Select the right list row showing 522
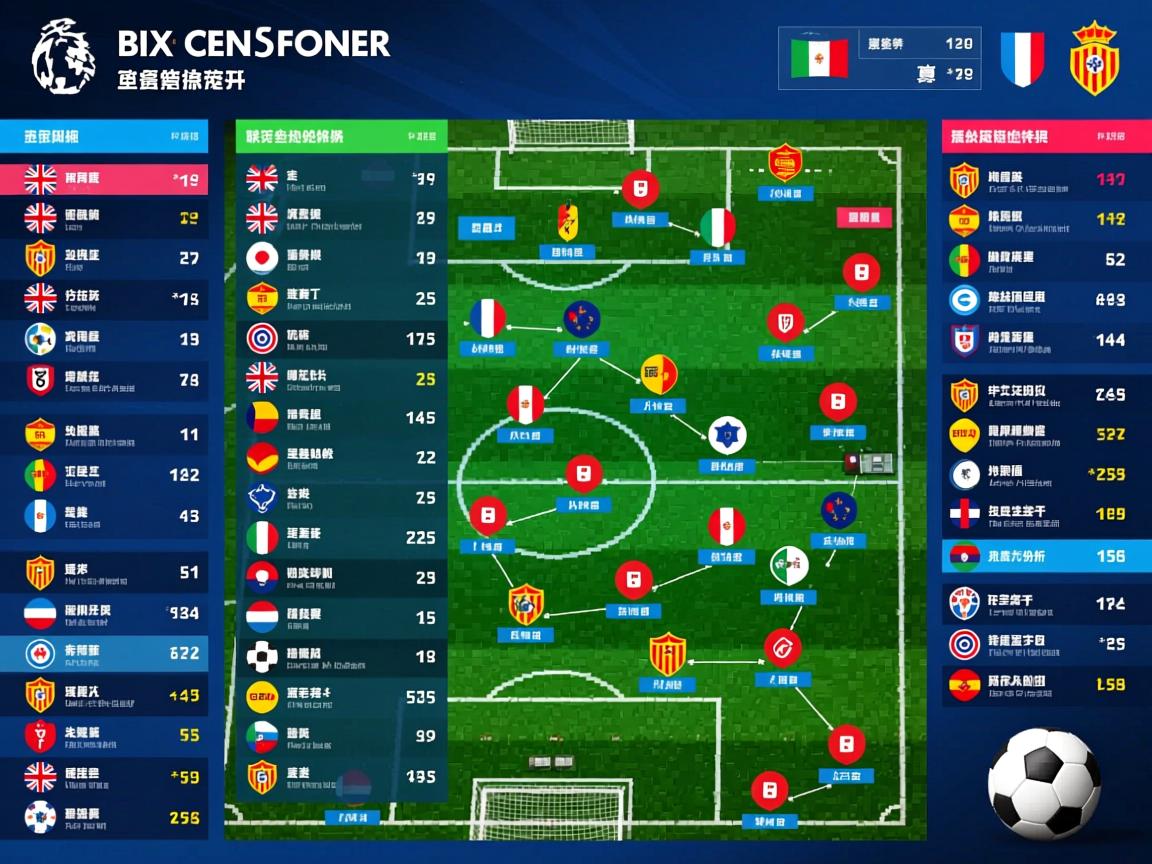Viewport: 1152px width, 864px height. [x=1046, y=435]
